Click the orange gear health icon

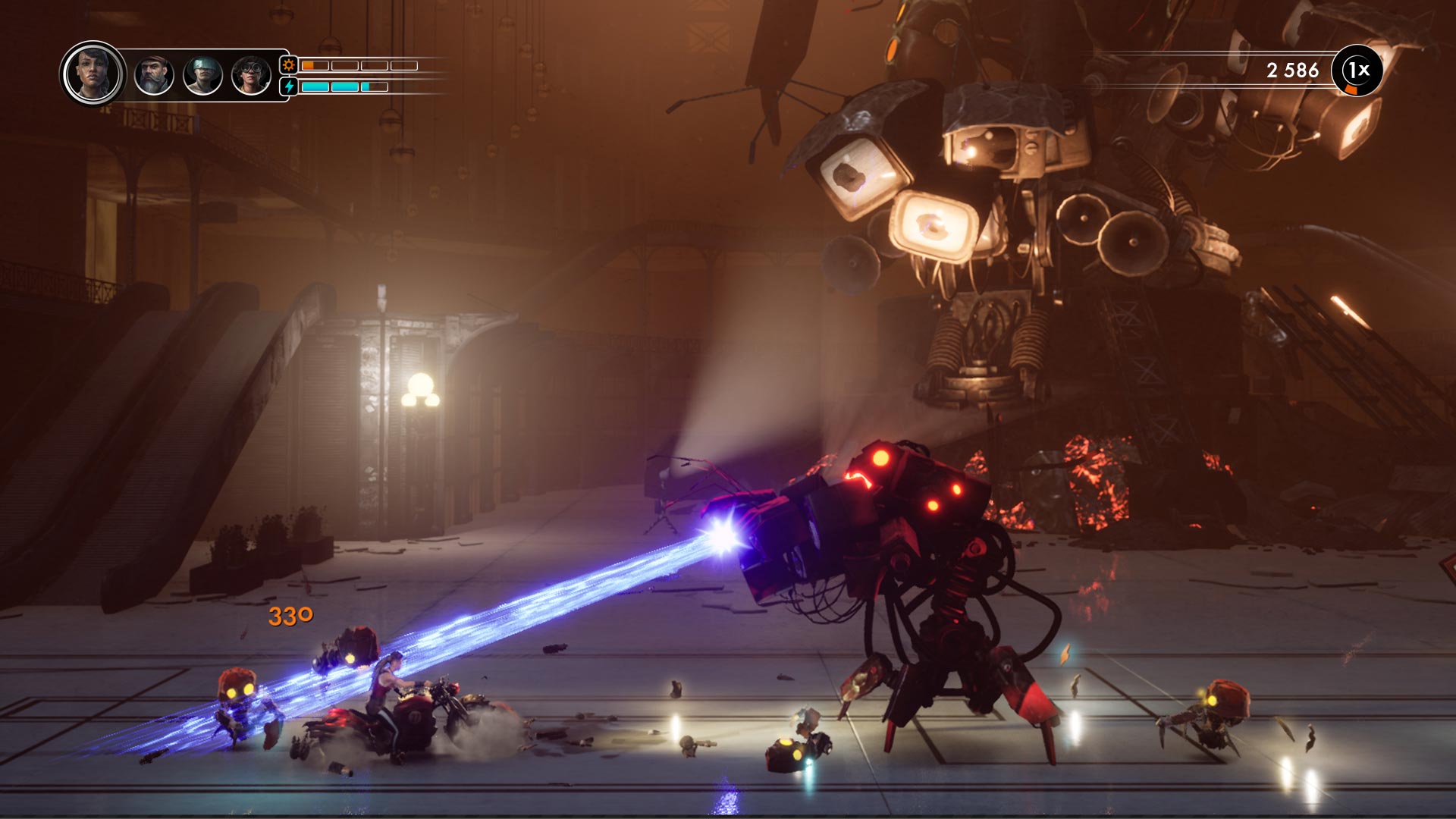287,67
